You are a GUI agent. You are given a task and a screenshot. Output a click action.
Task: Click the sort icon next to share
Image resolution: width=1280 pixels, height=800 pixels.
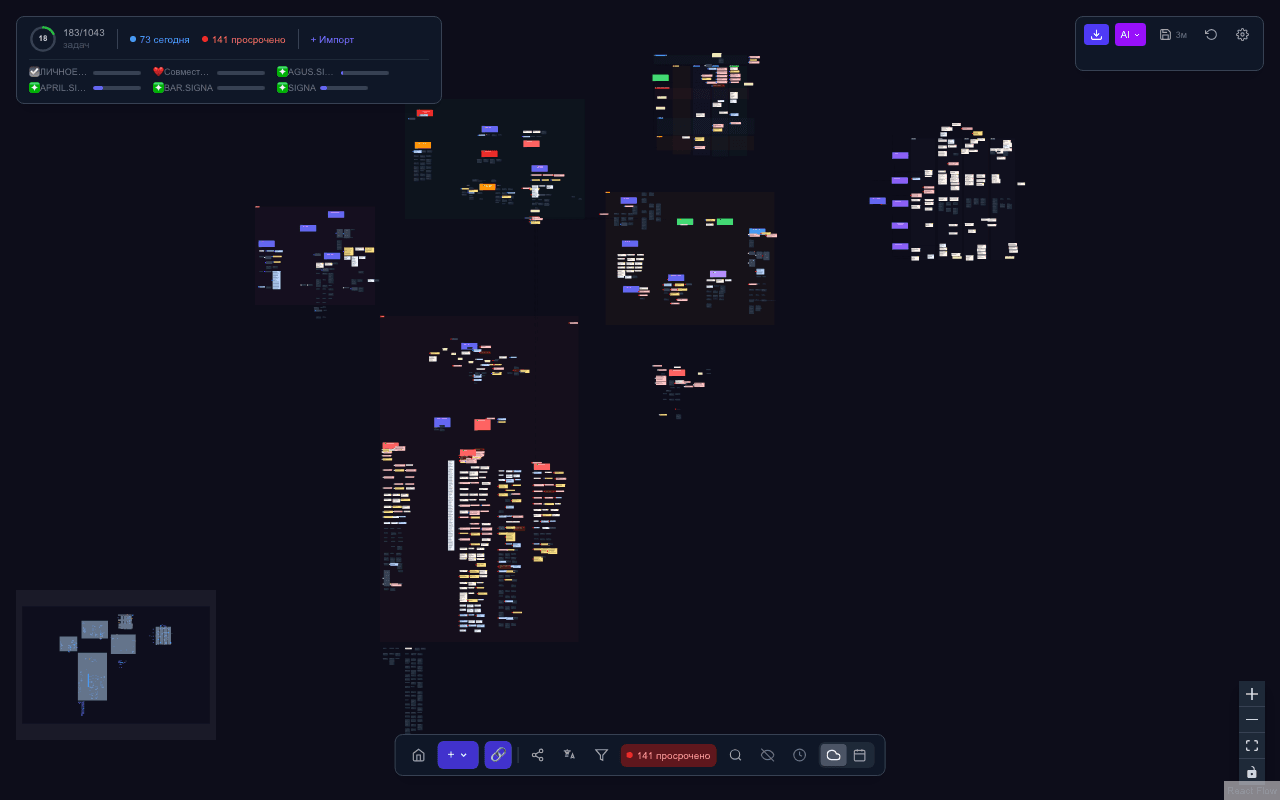(x=569, y=755)
